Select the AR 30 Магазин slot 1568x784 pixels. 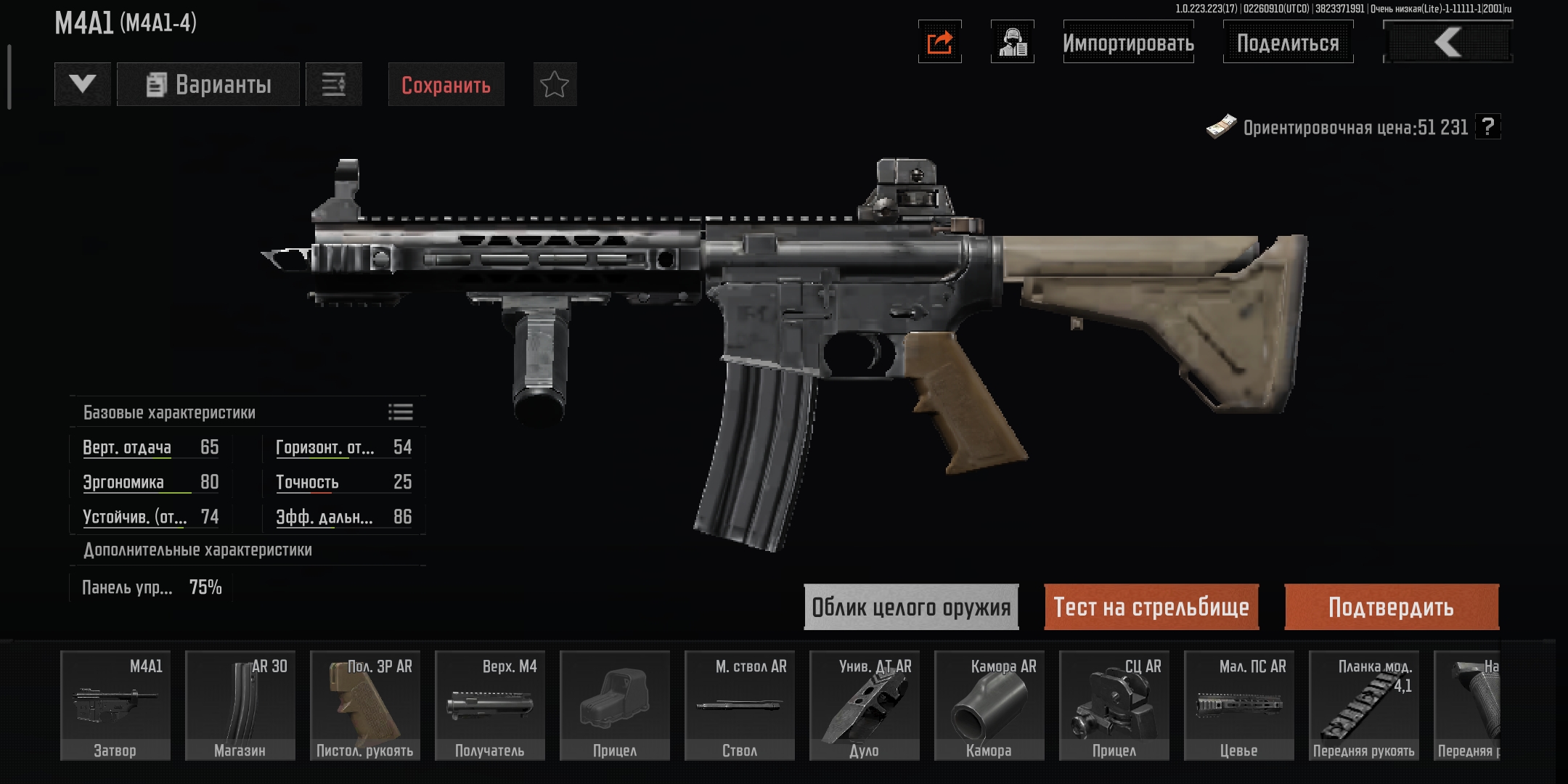point(240,706)
